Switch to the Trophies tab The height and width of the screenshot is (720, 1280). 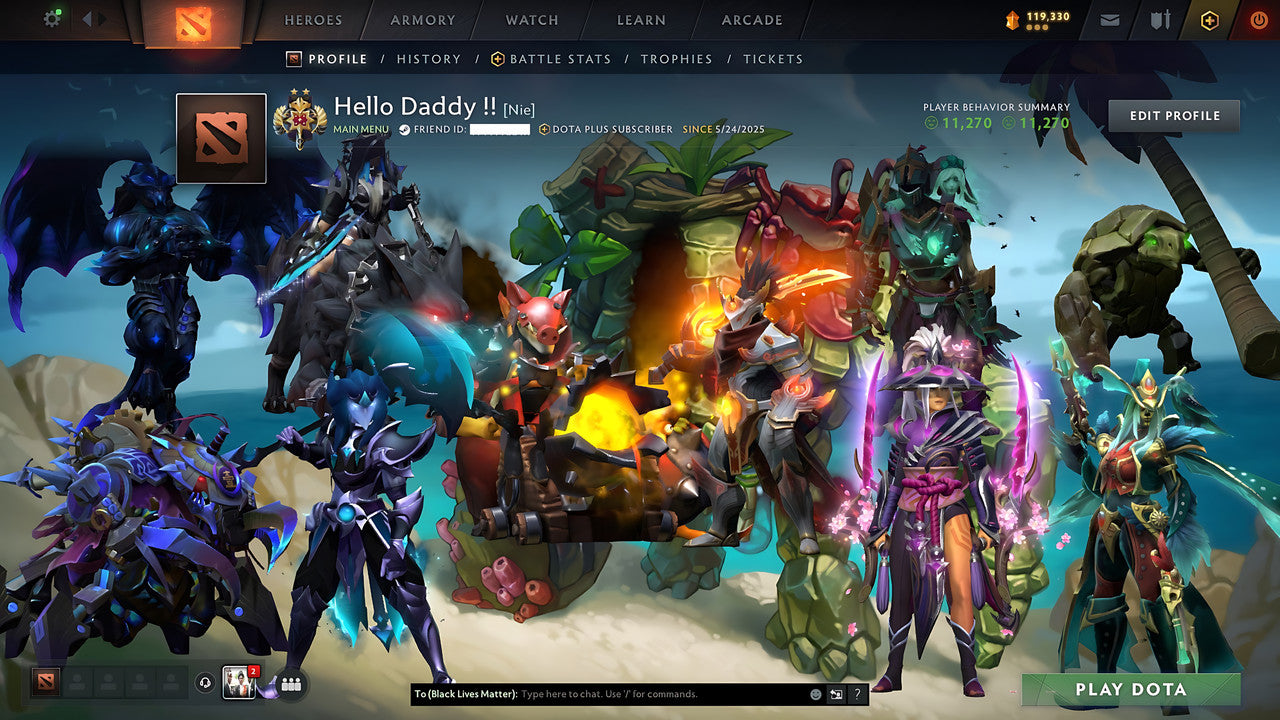coord(675,59)
